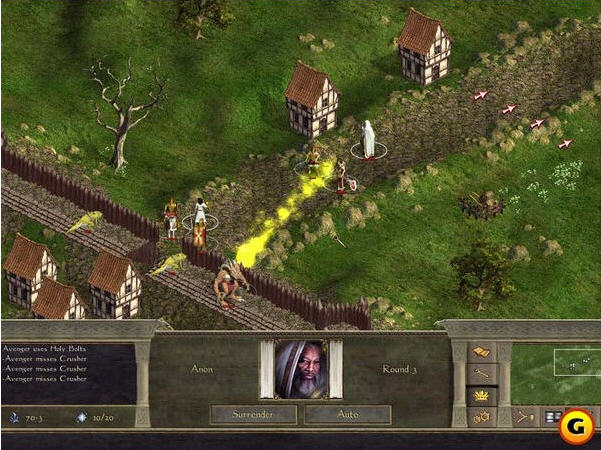
Task: Select the golden crown icon
Action: 481,396
